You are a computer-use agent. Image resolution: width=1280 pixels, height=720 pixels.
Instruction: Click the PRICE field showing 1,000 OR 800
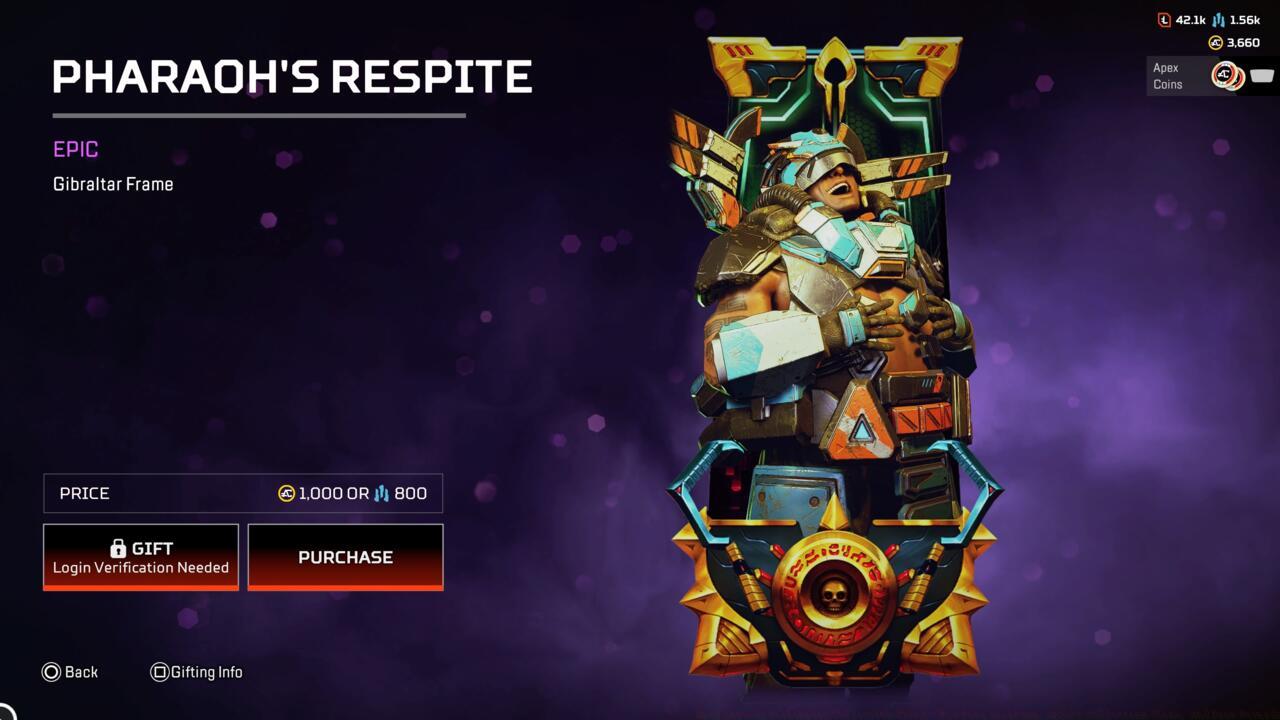[242, 493]
